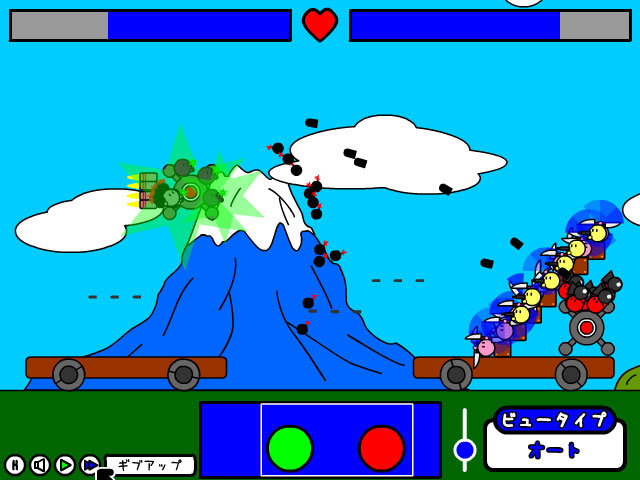
Task: Set normal speed with the play icon
Action: pyautogui.click(x=65, y=465)
